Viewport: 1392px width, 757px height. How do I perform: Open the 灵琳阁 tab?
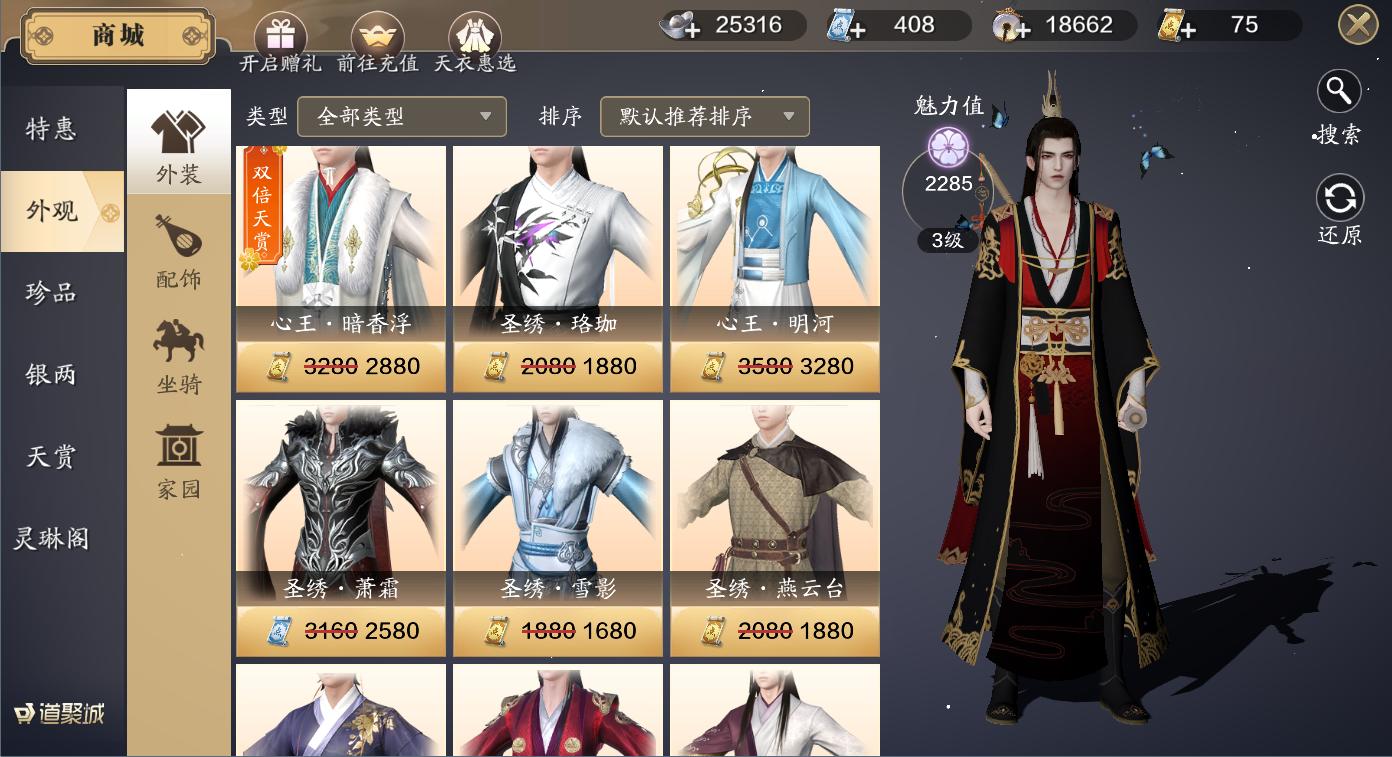(52, 539)
